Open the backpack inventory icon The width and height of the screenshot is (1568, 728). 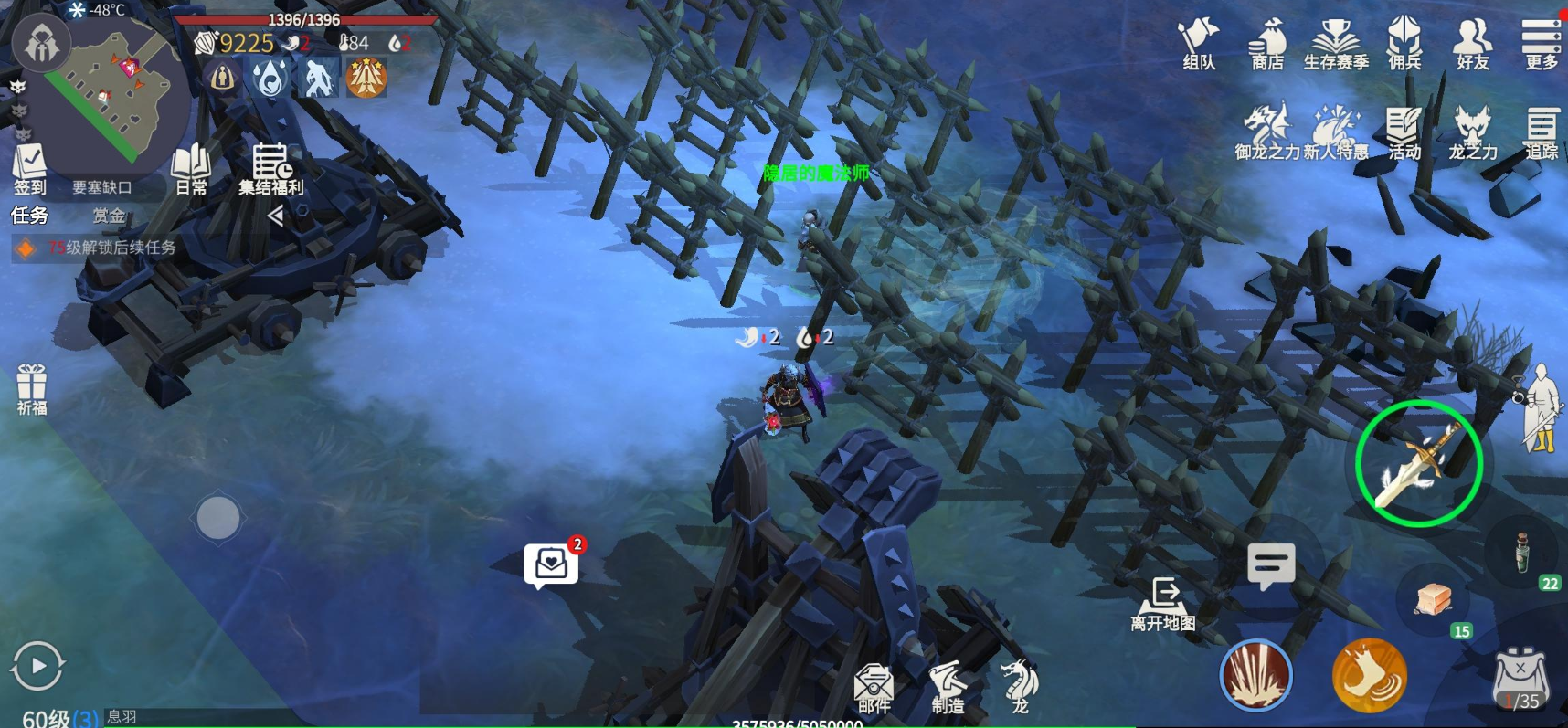pyautogui.click(x=1520, y=680)
